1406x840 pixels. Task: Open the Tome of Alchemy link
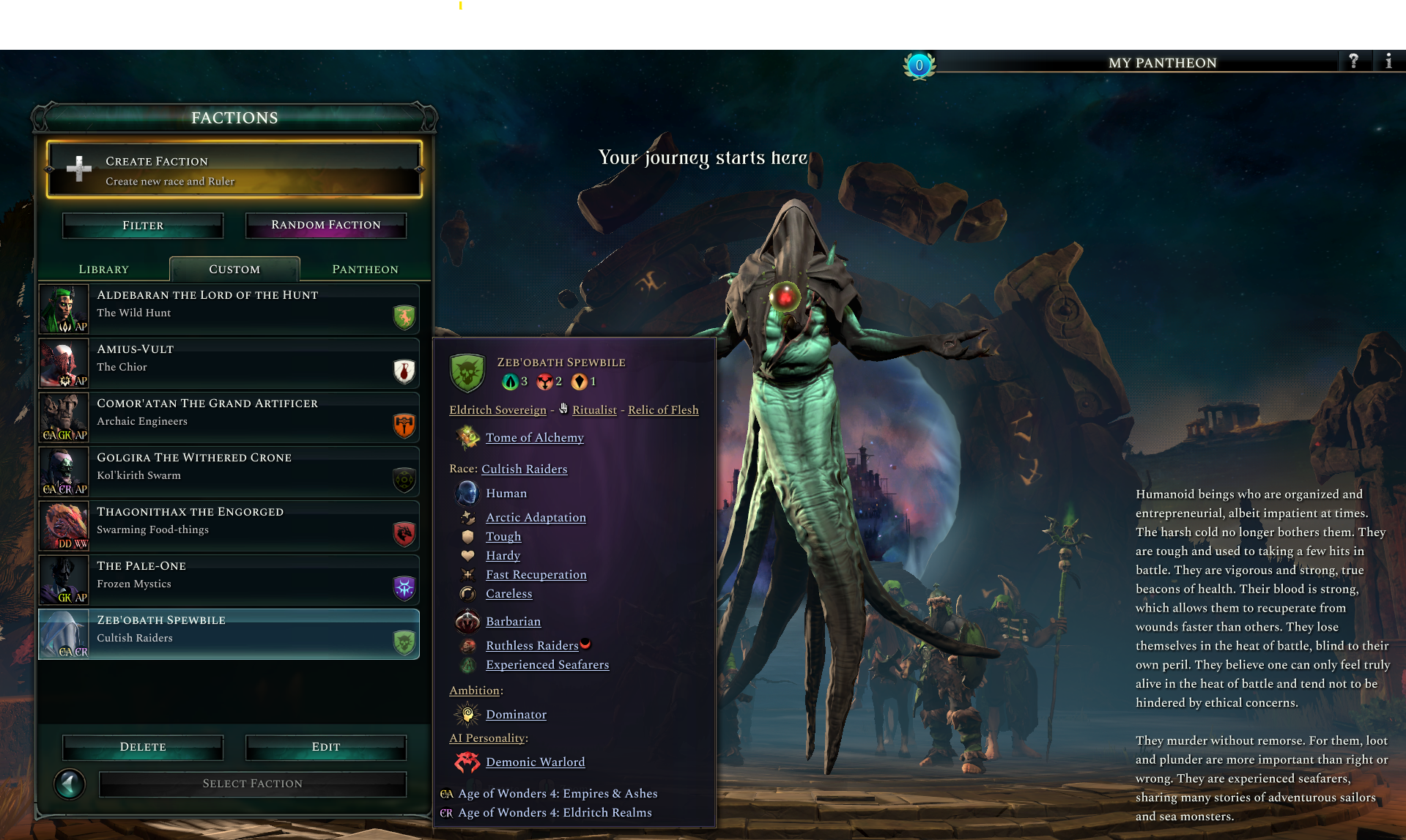[534, 438]
